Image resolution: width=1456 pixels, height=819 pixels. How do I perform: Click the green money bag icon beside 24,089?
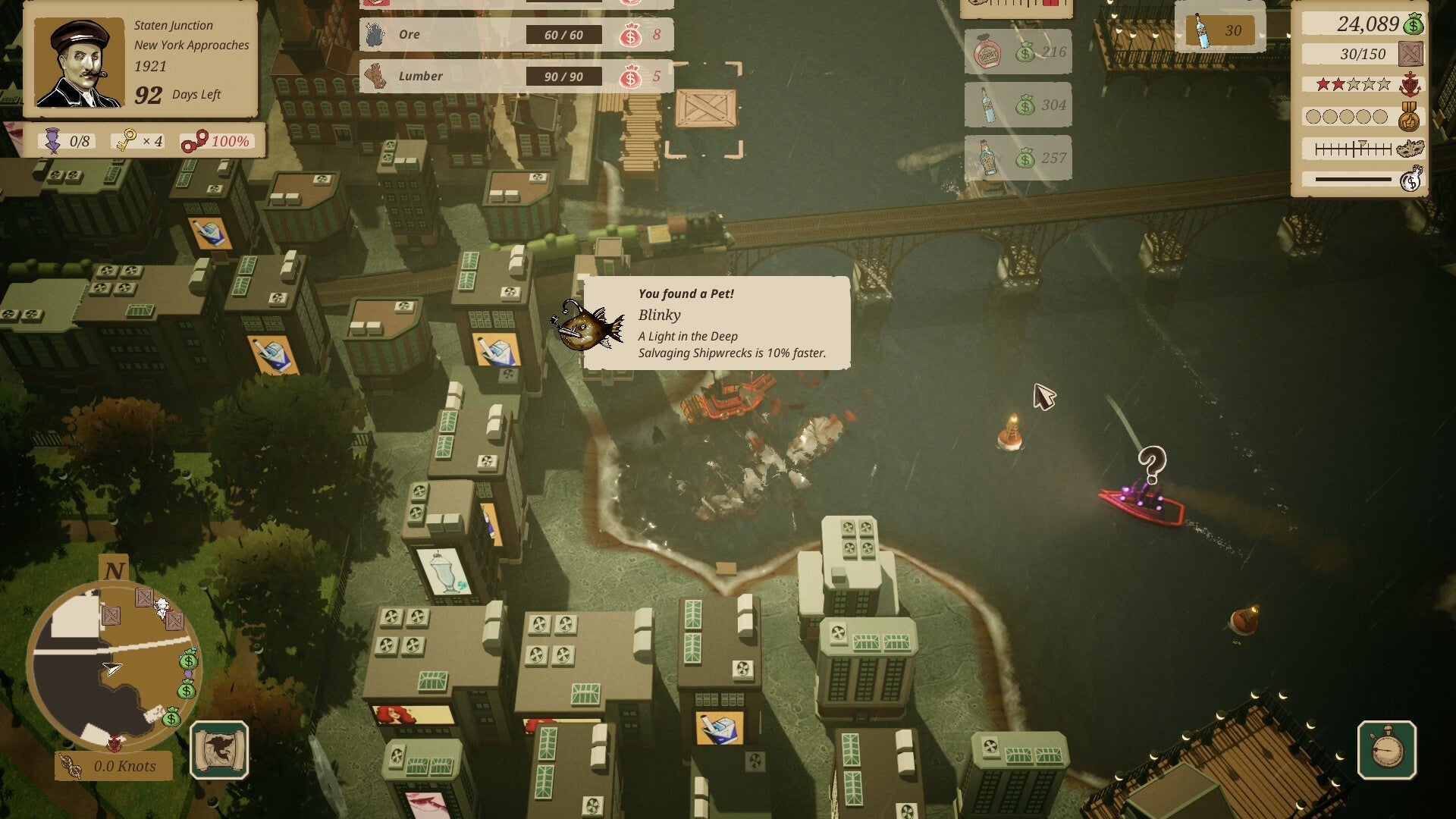pyautogui.click(x=1413, y=25)
